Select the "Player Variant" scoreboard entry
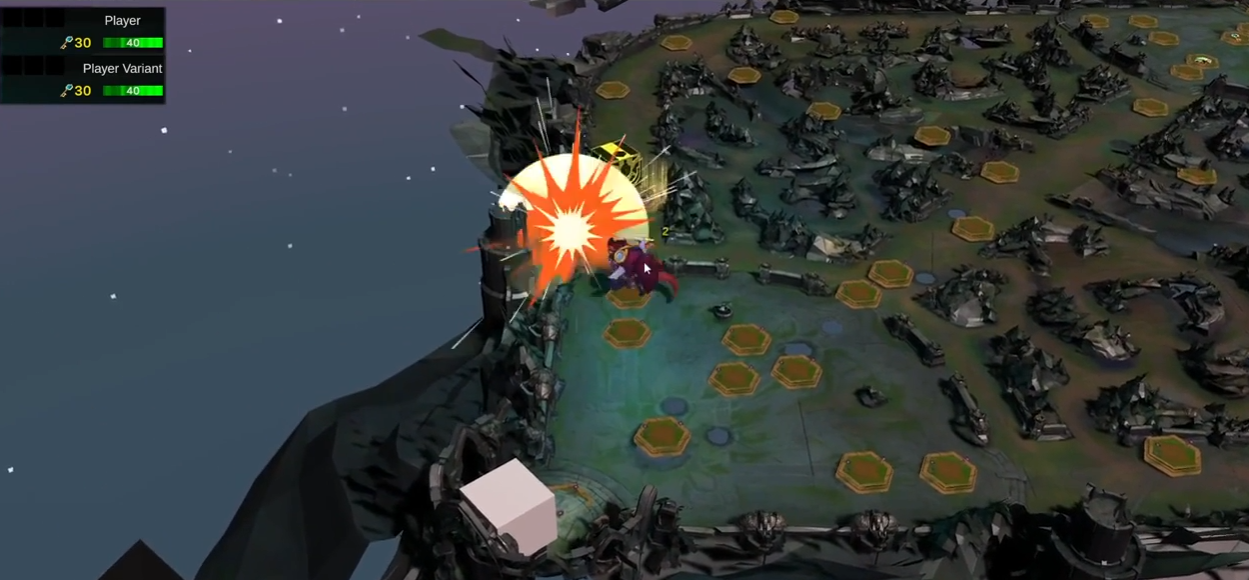This screenshot has height=580, width=1249. pos(122,68)
